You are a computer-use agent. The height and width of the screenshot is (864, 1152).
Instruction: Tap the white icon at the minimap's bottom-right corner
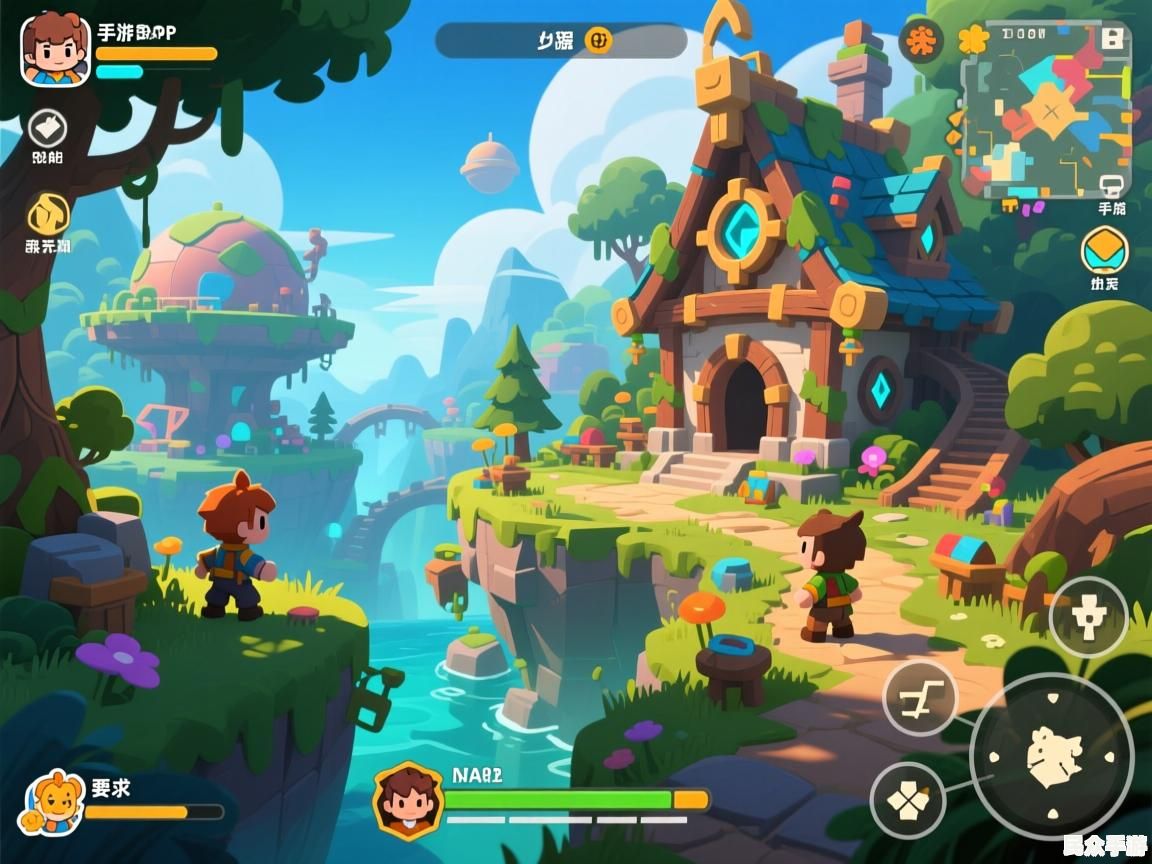click(1111, 186)
